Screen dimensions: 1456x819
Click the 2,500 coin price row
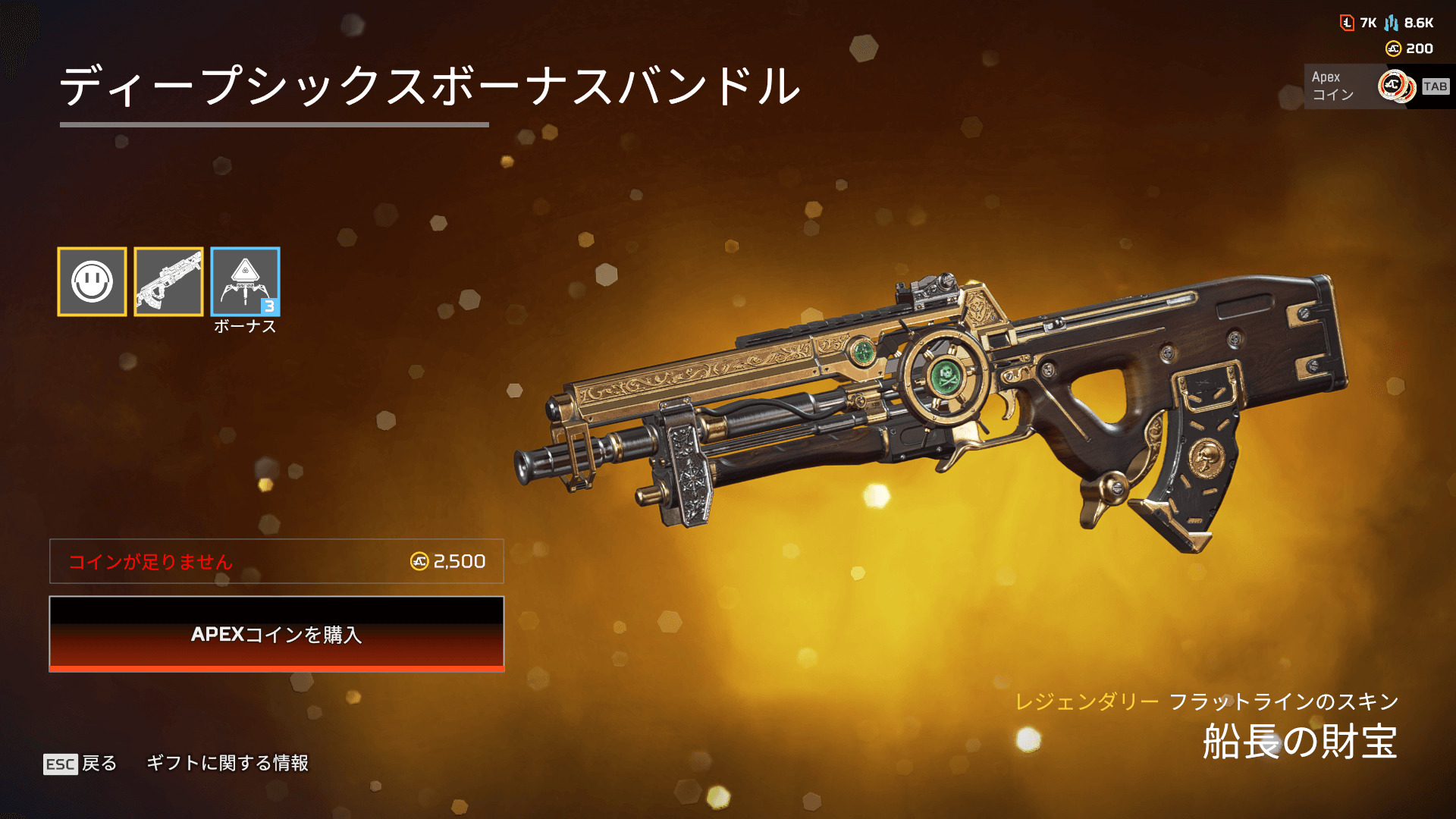click(276, 561)
